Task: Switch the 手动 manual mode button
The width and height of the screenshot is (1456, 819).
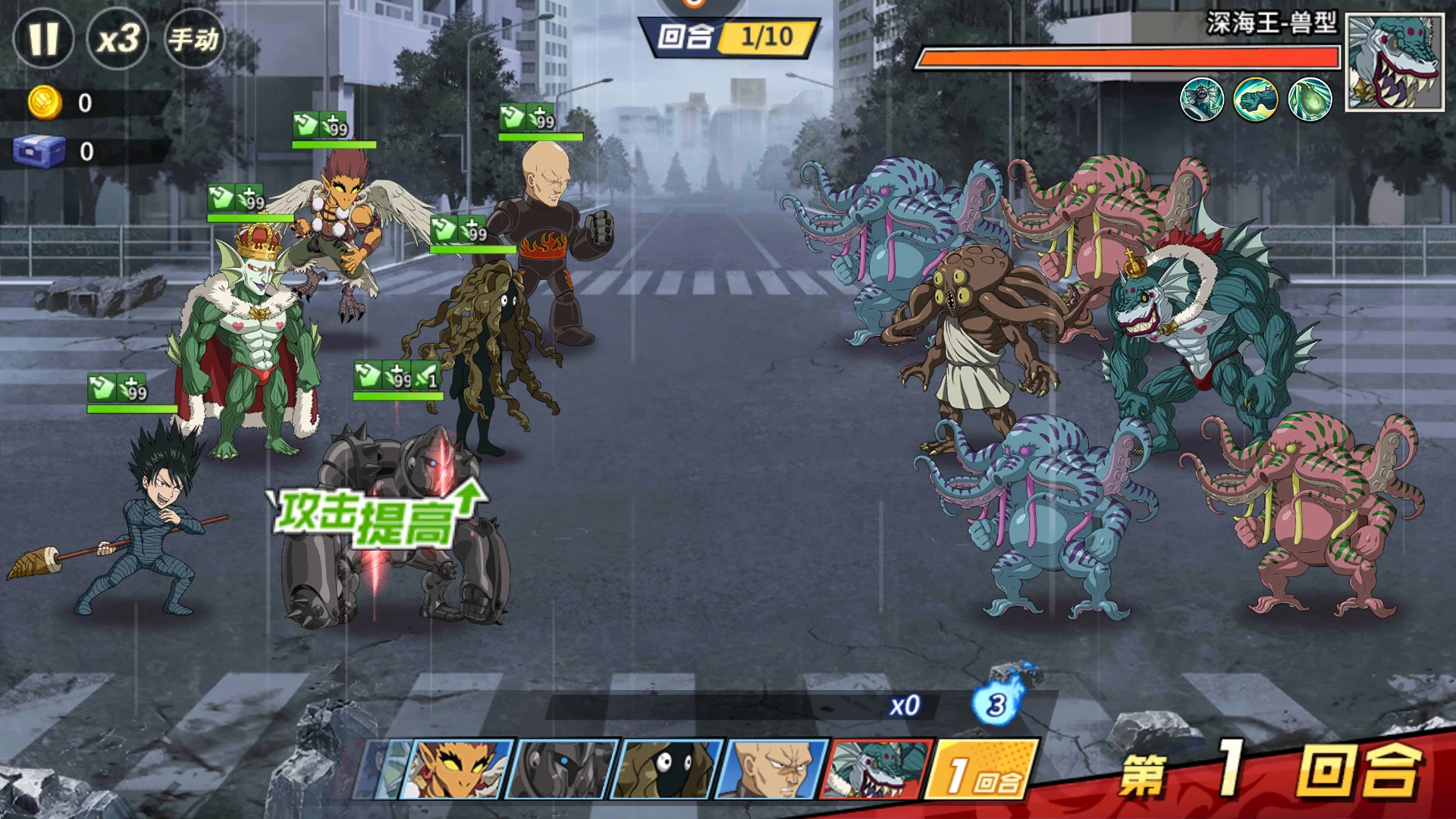Action: [193, 39]
